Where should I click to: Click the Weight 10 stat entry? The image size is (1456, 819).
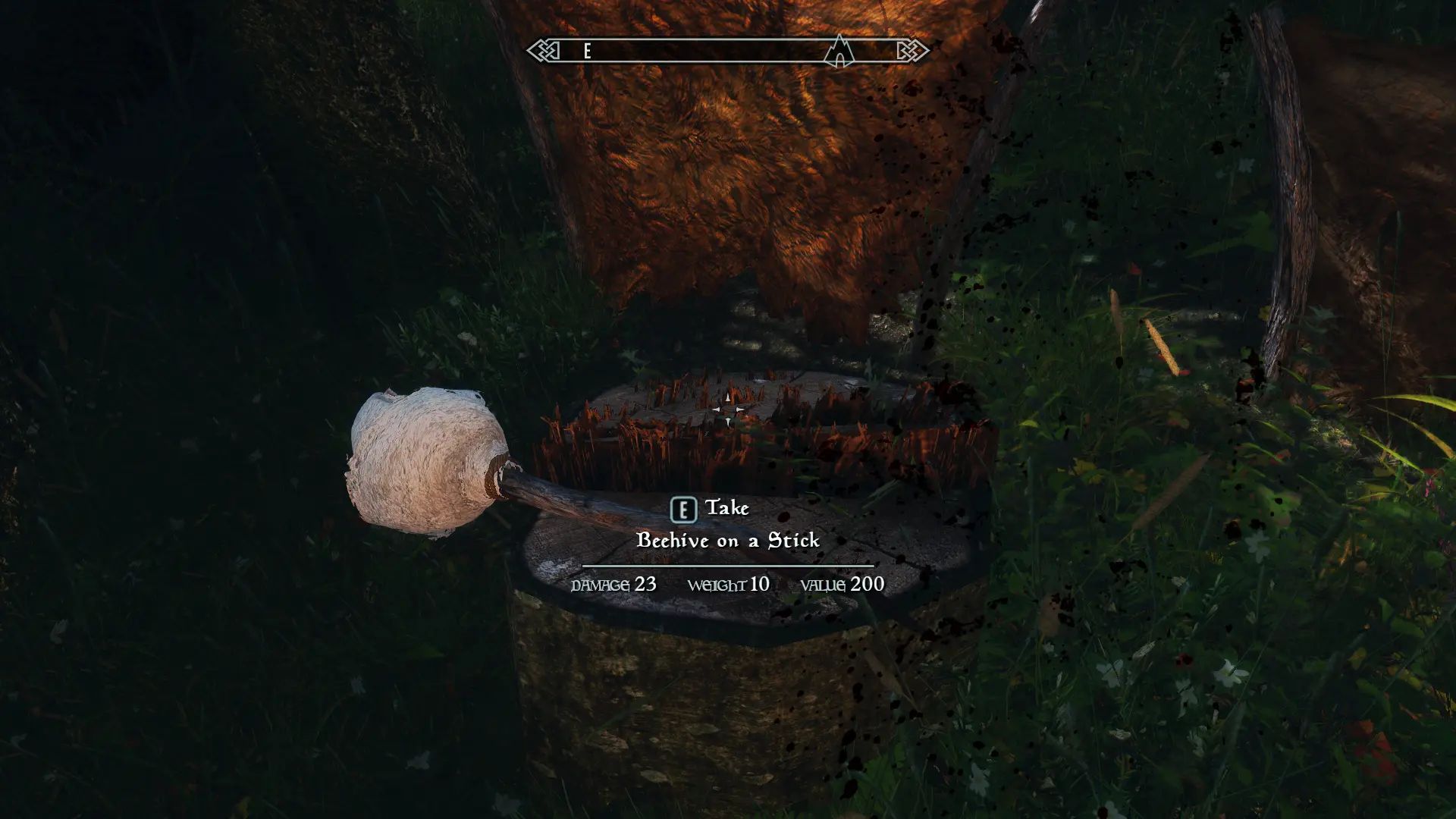[x=728, y=584]
